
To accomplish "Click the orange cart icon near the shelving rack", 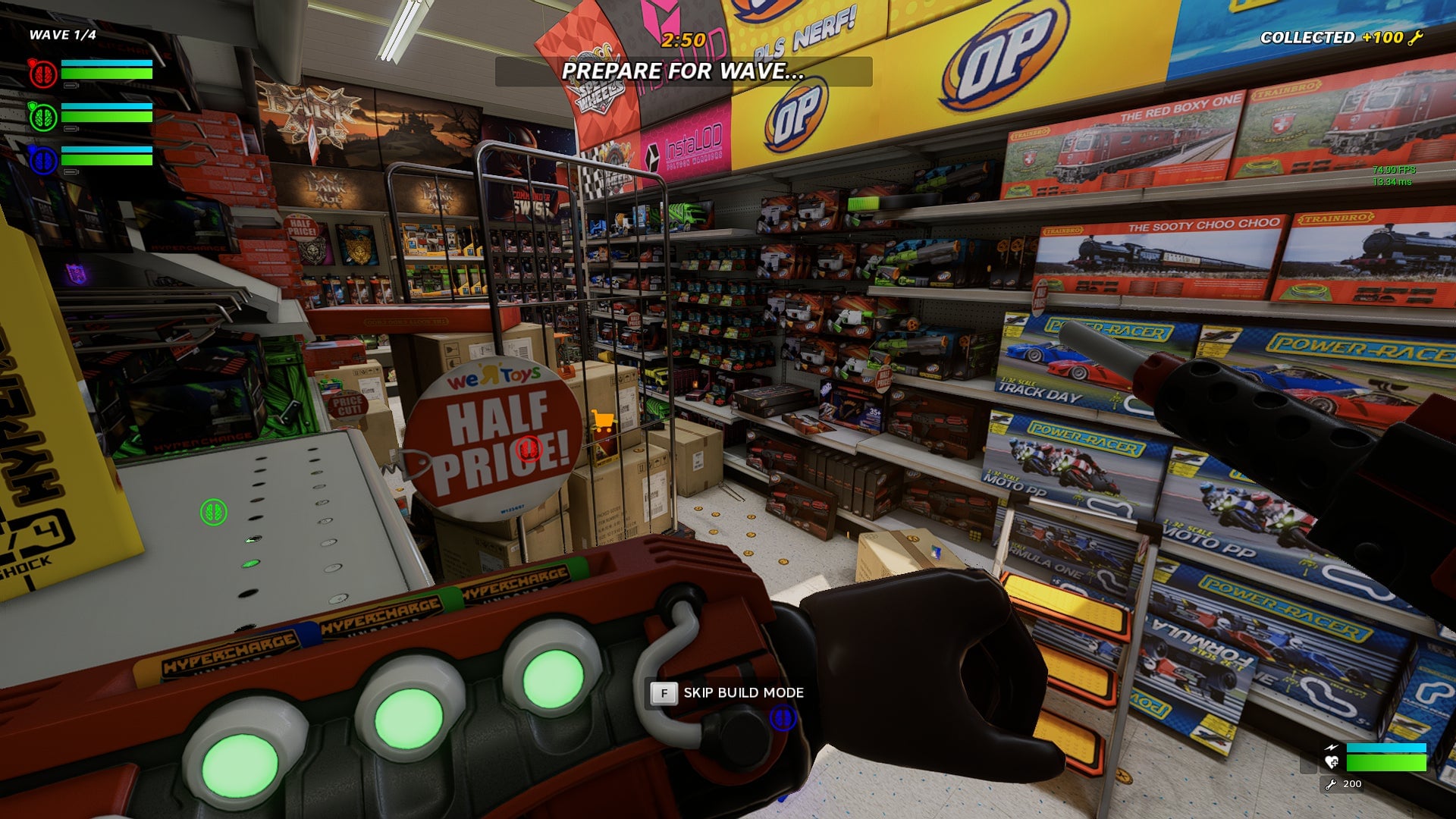I will pyautogui.click(x=603, y=419).
